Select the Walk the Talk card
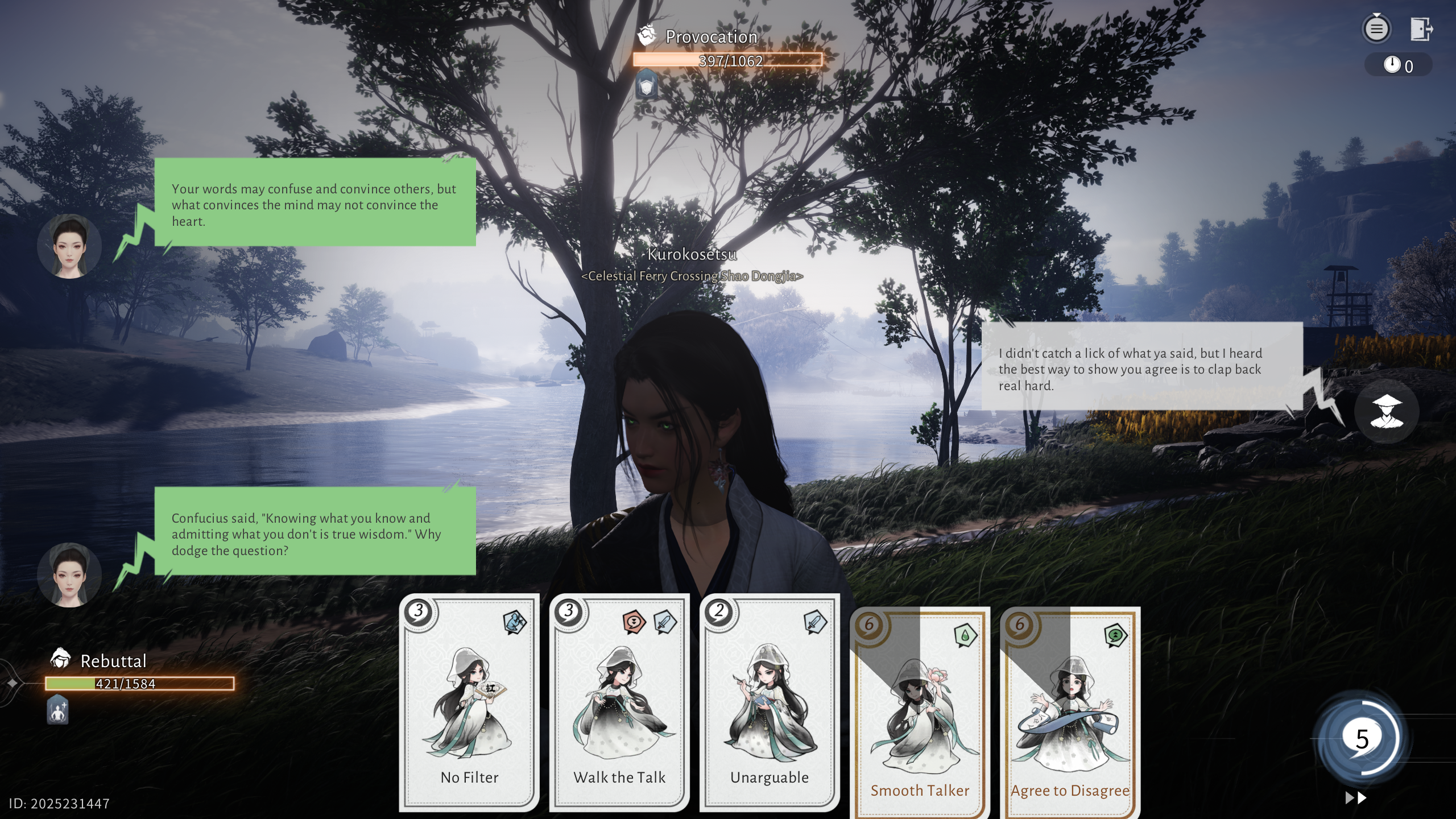This screenshot has width=1456, height=819. coord(619,702)
